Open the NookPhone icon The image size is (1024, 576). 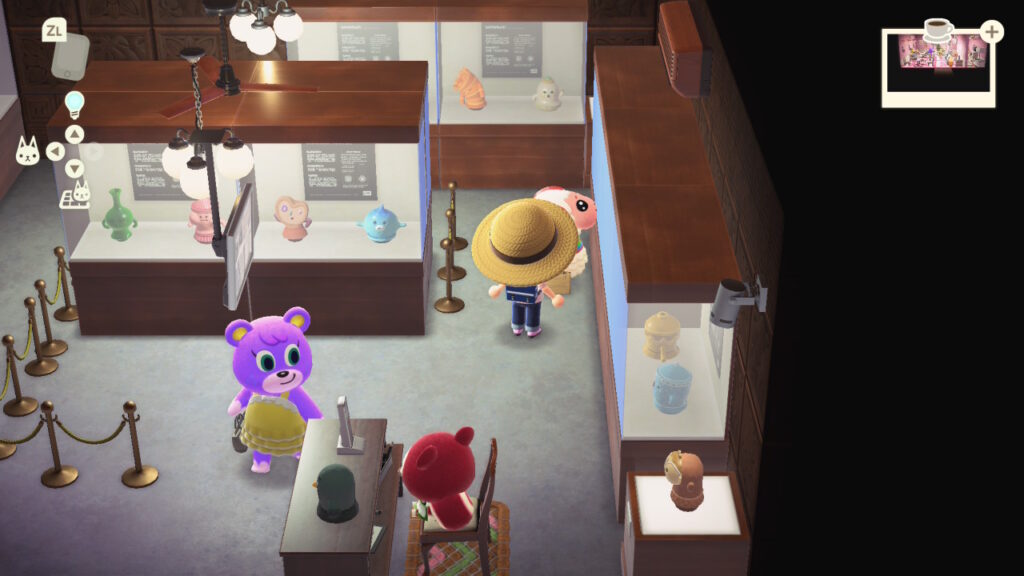point(70,57)
